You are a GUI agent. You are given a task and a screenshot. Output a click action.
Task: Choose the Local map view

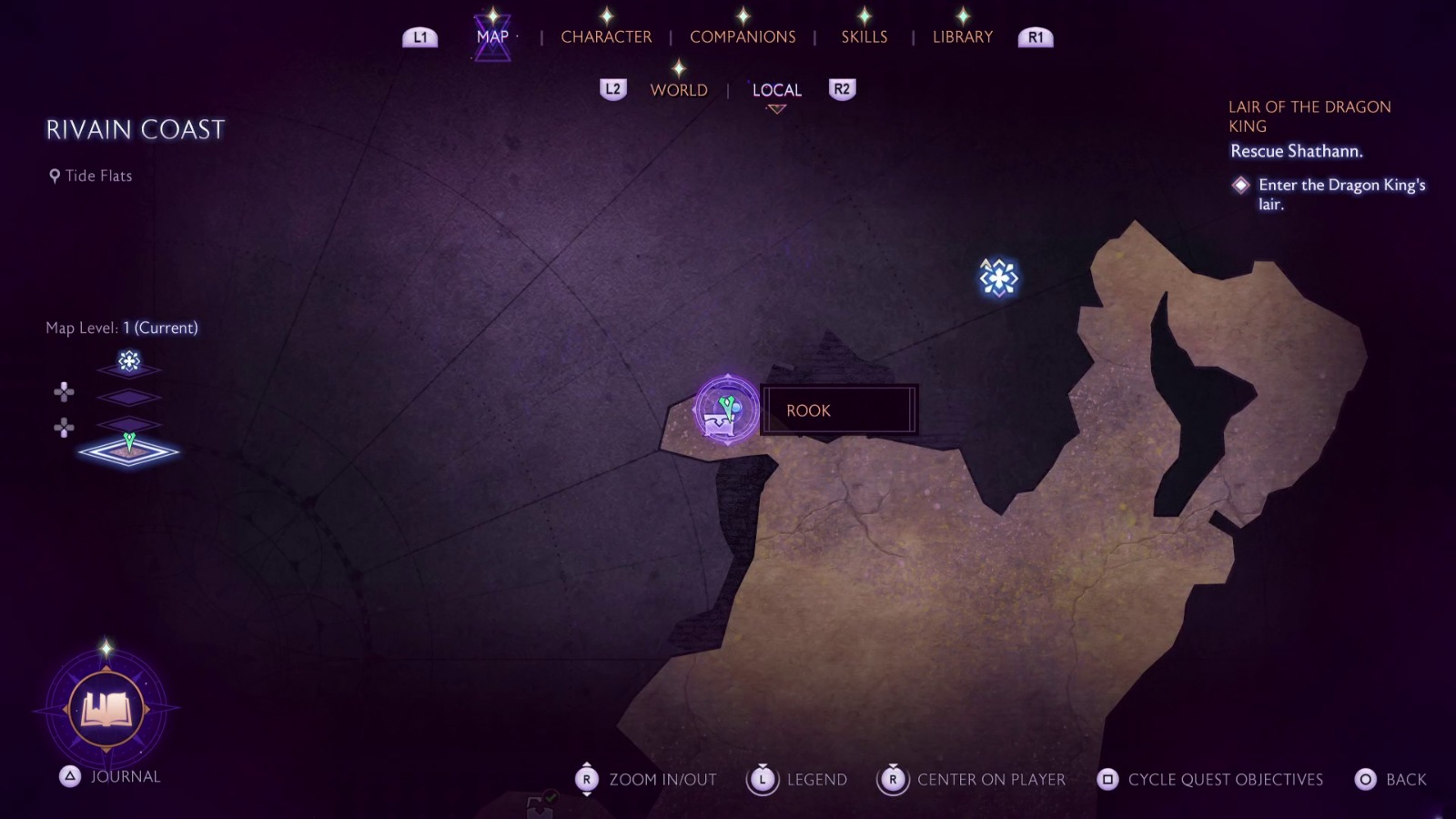tap(776, 90)
